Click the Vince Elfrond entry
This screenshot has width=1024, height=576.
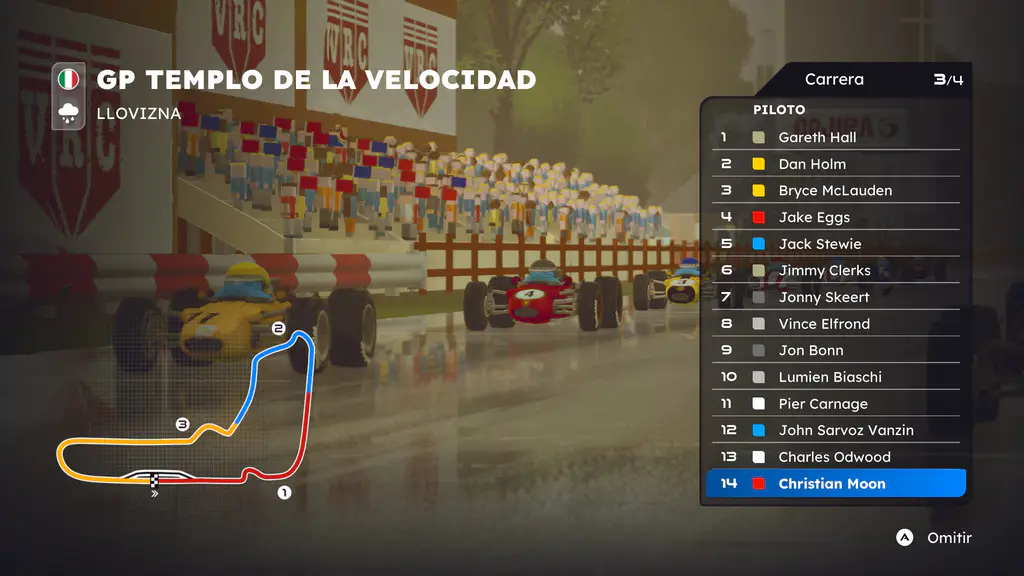[x=835, y=324]
